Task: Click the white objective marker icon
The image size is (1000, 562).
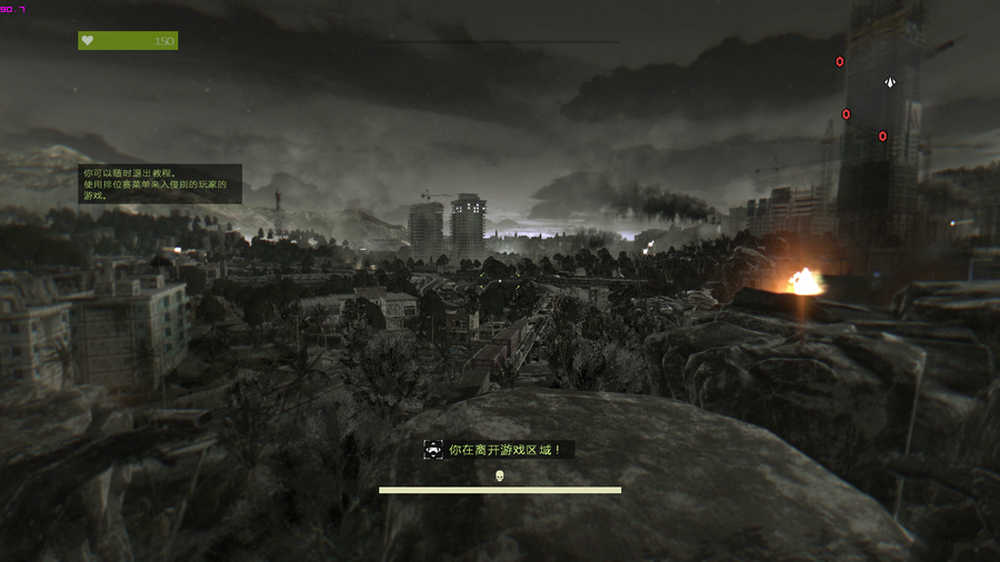Action: point(890,82)
